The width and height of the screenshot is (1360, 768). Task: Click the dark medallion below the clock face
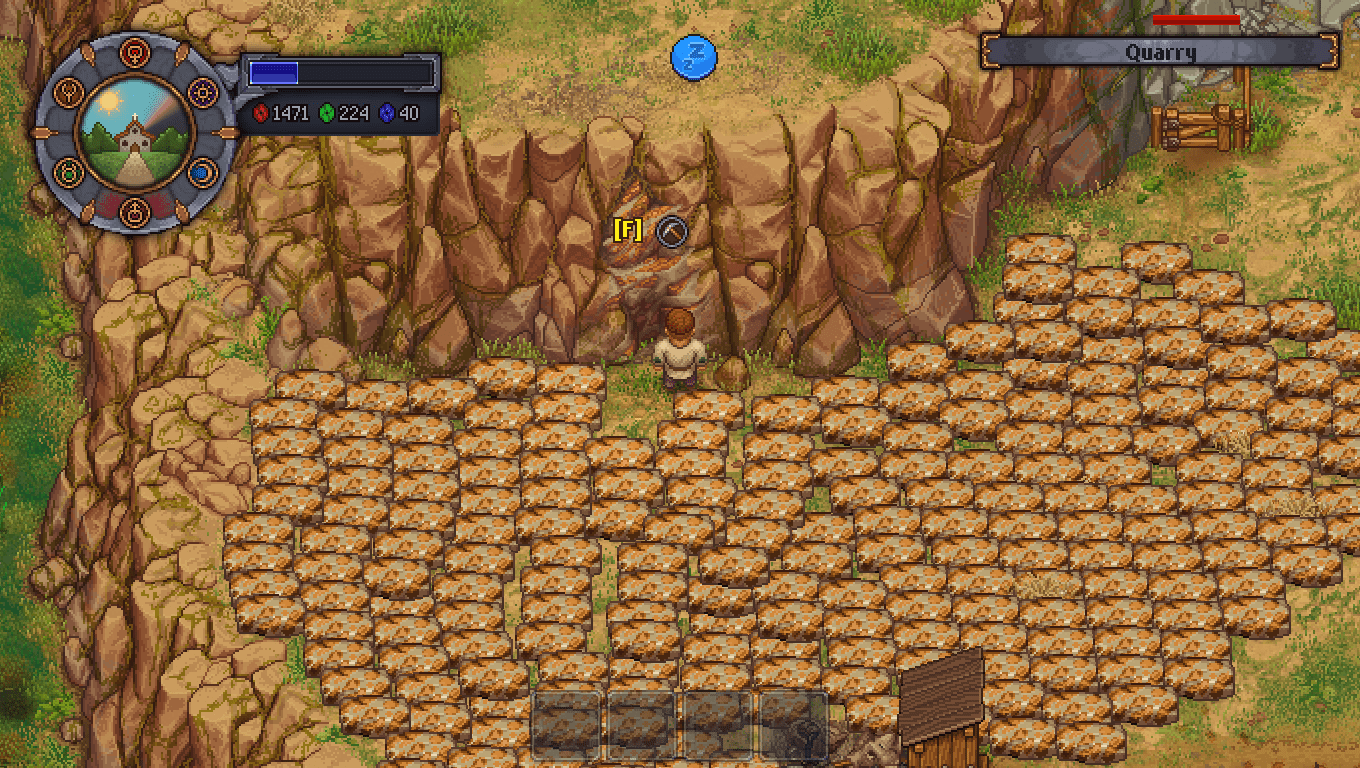[134, 212]
